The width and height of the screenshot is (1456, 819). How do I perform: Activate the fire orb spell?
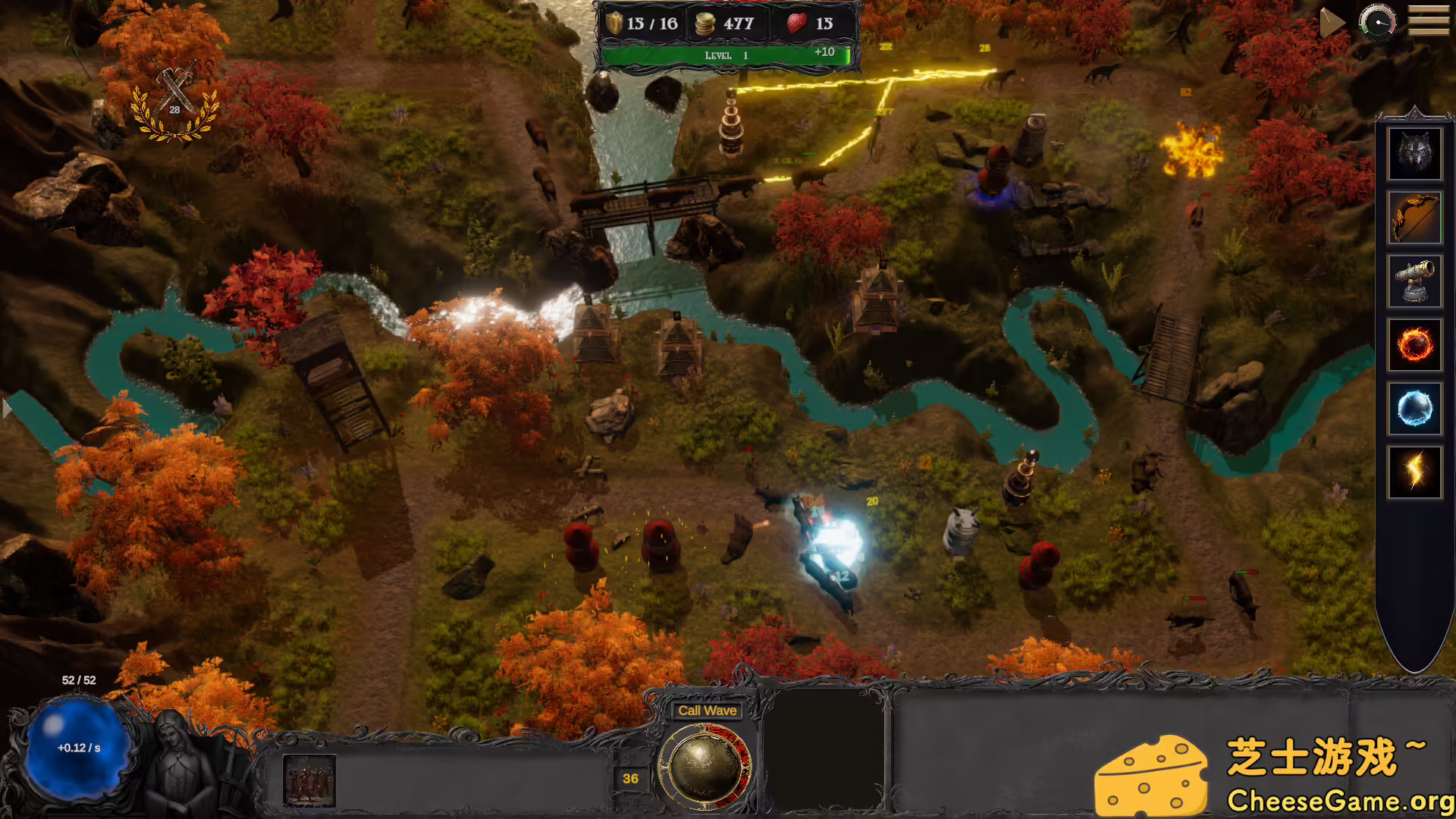point(1414,345)
